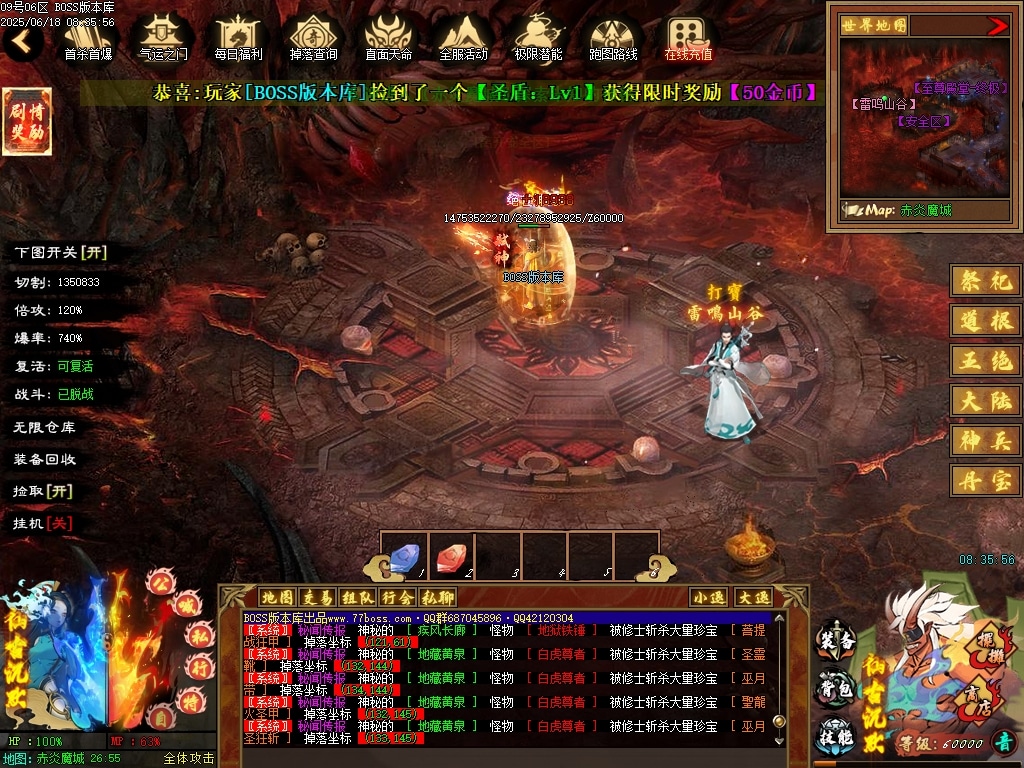Click the 小退 logout button

click(708, 597)
